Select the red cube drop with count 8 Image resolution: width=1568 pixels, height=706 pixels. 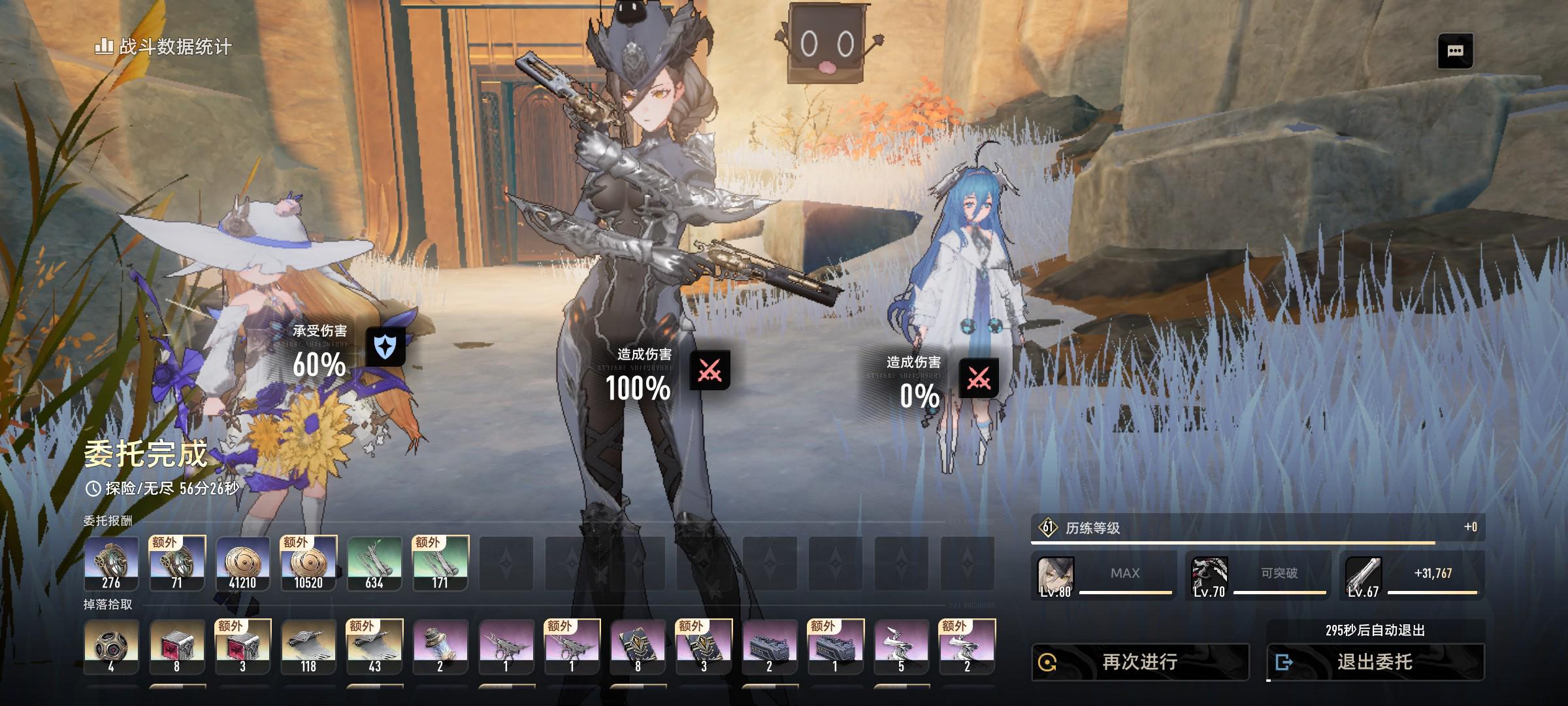click(x=176, y=647)
